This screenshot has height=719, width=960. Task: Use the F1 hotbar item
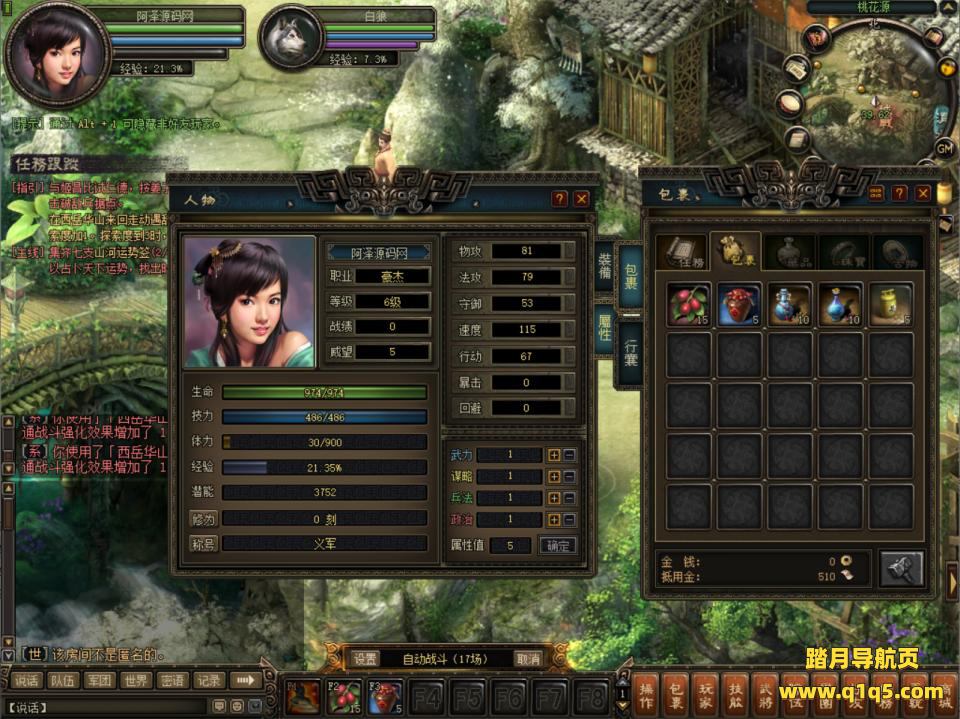point(304,695)
